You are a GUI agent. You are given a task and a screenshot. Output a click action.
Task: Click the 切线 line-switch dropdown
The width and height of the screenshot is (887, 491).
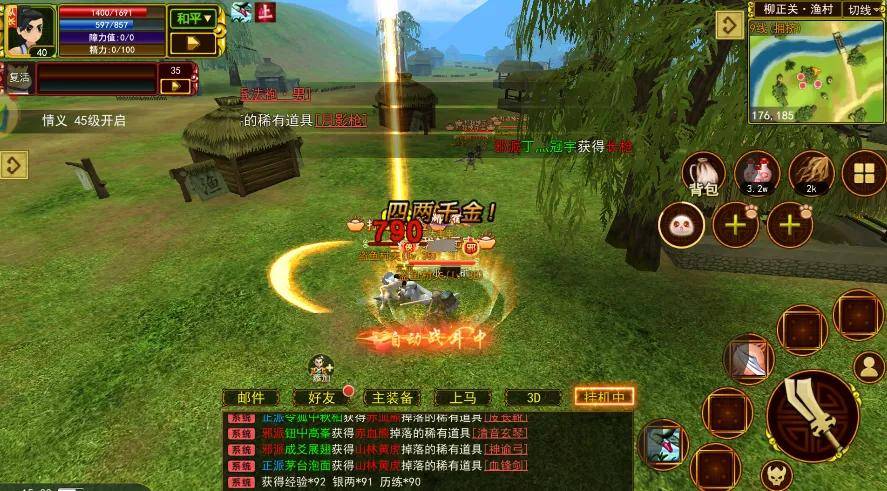click(x=863, y=9)
